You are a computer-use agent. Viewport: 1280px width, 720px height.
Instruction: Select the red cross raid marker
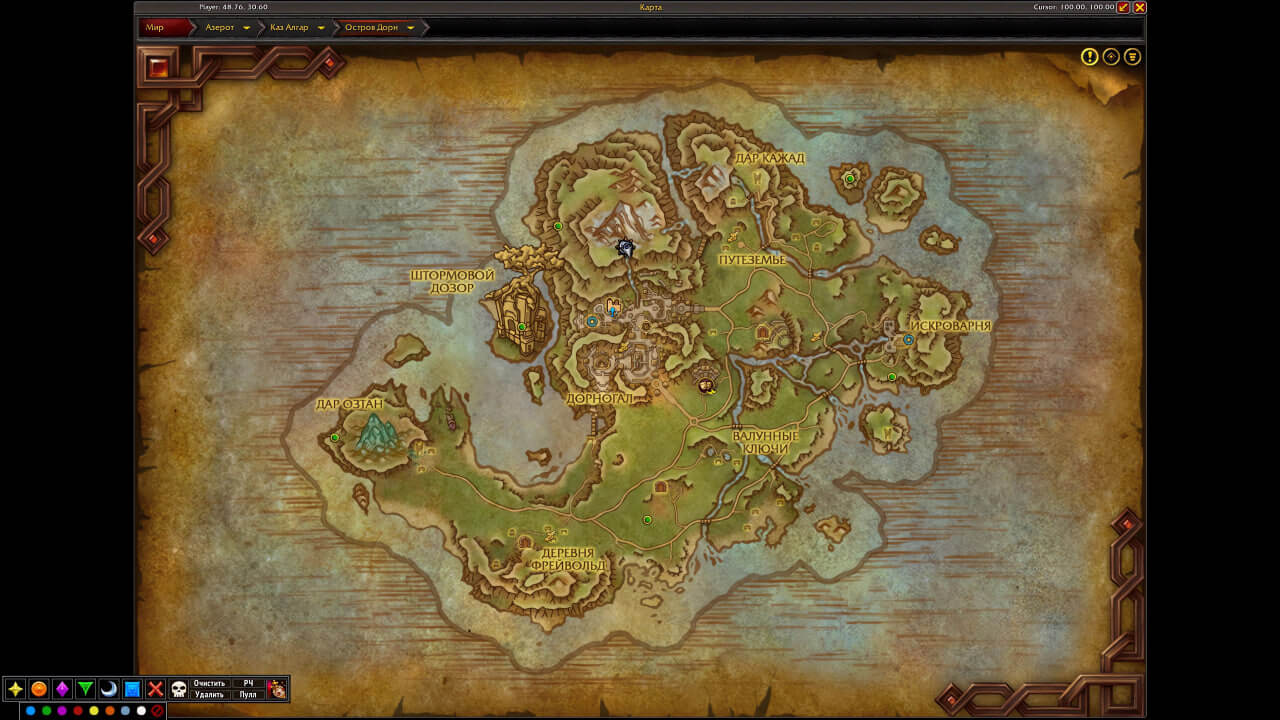click(156, 689)
